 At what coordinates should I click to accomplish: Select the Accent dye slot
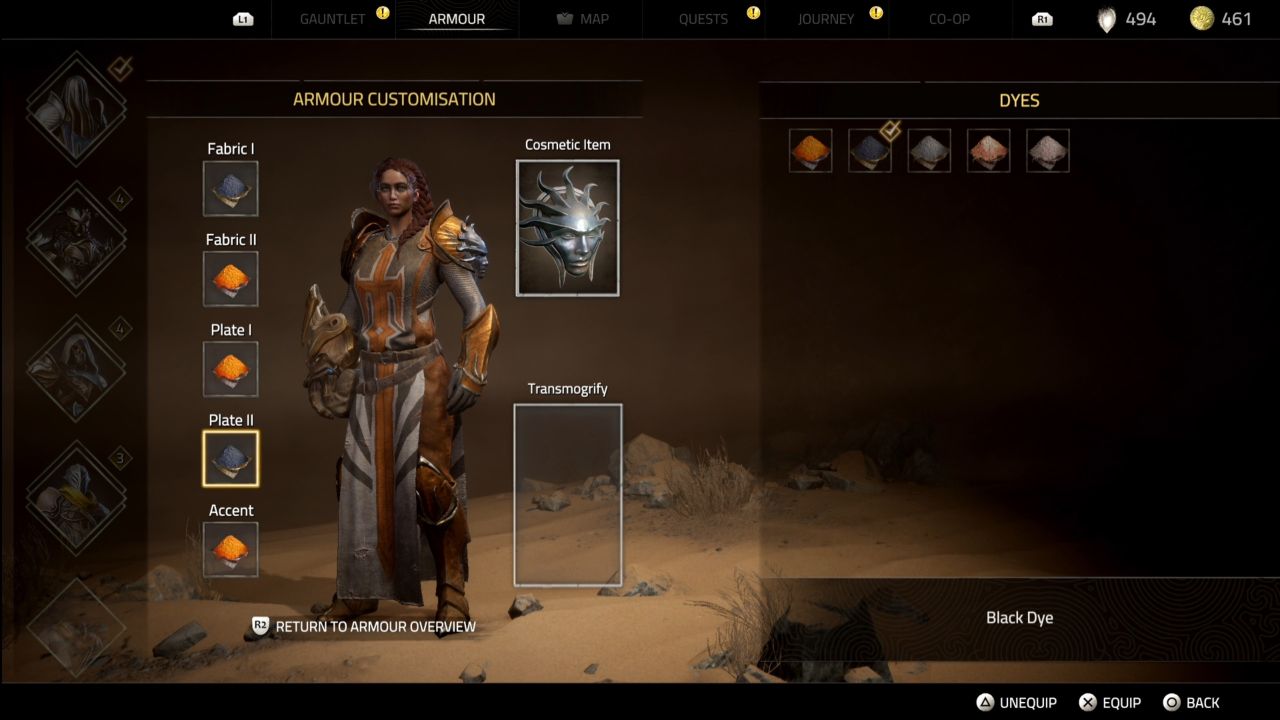(230, 549)
